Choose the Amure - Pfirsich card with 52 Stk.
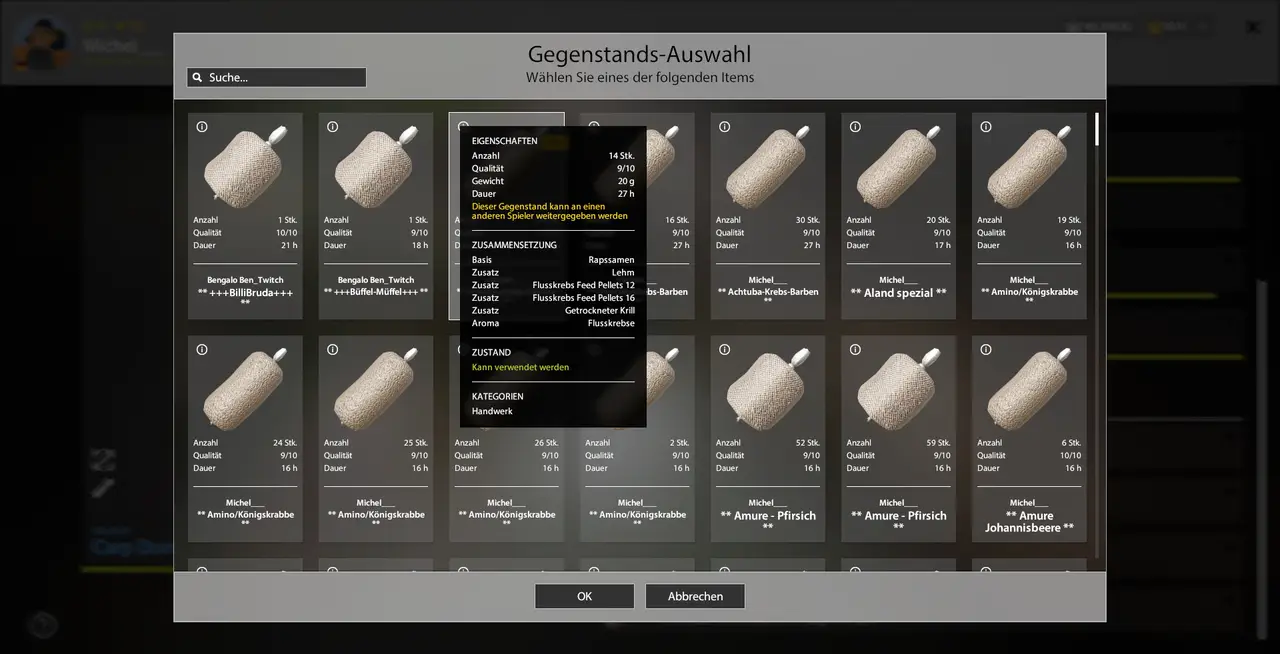The width and height of the screenshot is (1280, 654). pos(768,438)
